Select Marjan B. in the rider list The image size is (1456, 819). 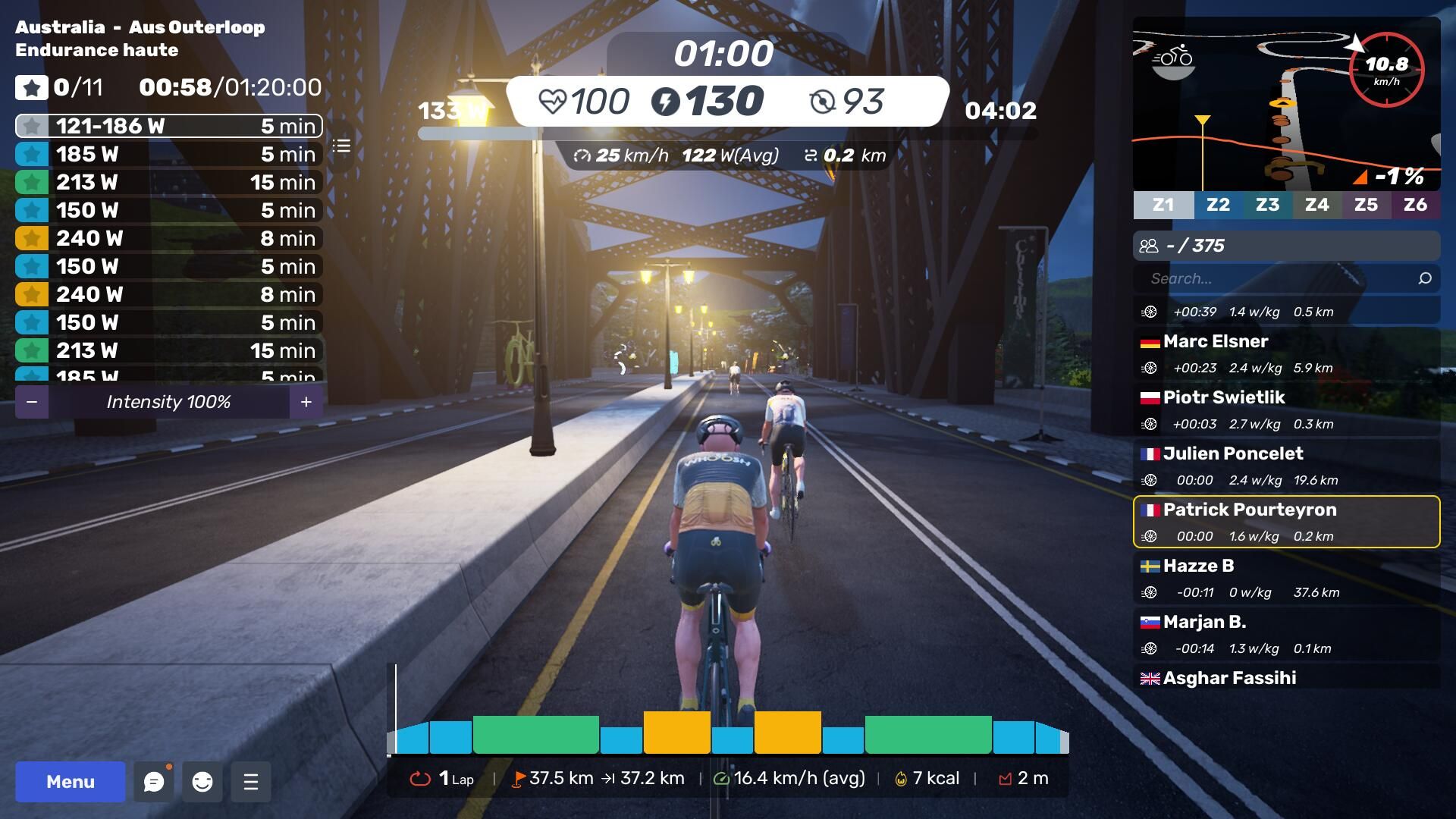click(1286, 635)
